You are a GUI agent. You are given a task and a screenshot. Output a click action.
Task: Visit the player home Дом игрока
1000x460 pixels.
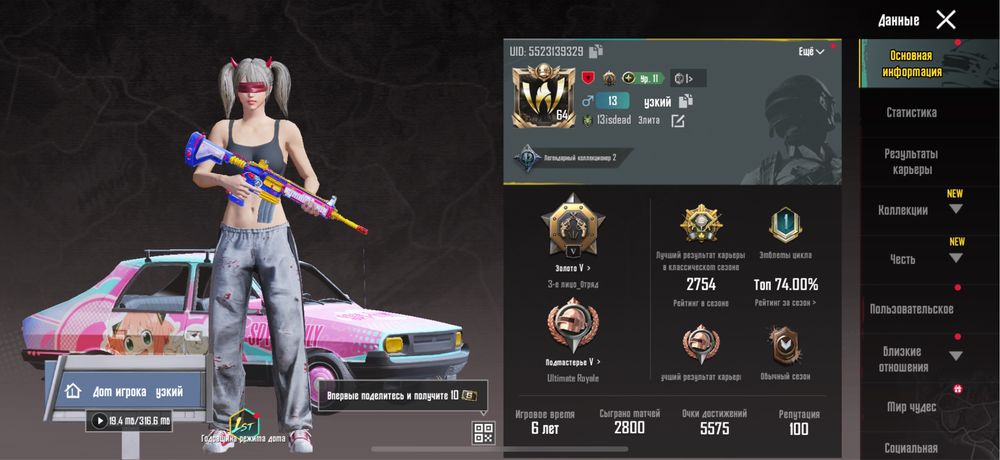(132, 391)
